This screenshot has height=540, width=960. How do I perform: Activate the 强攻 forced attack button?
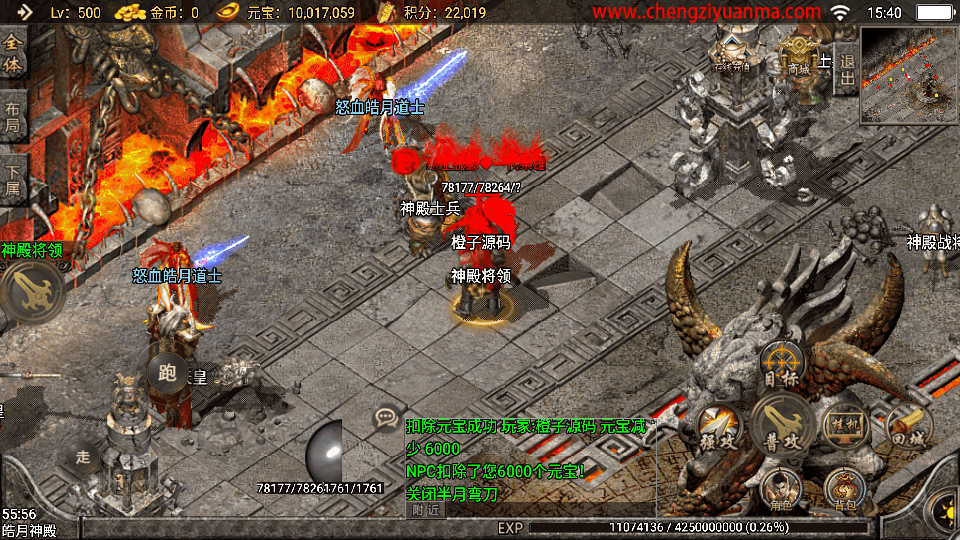pos(718,426)
